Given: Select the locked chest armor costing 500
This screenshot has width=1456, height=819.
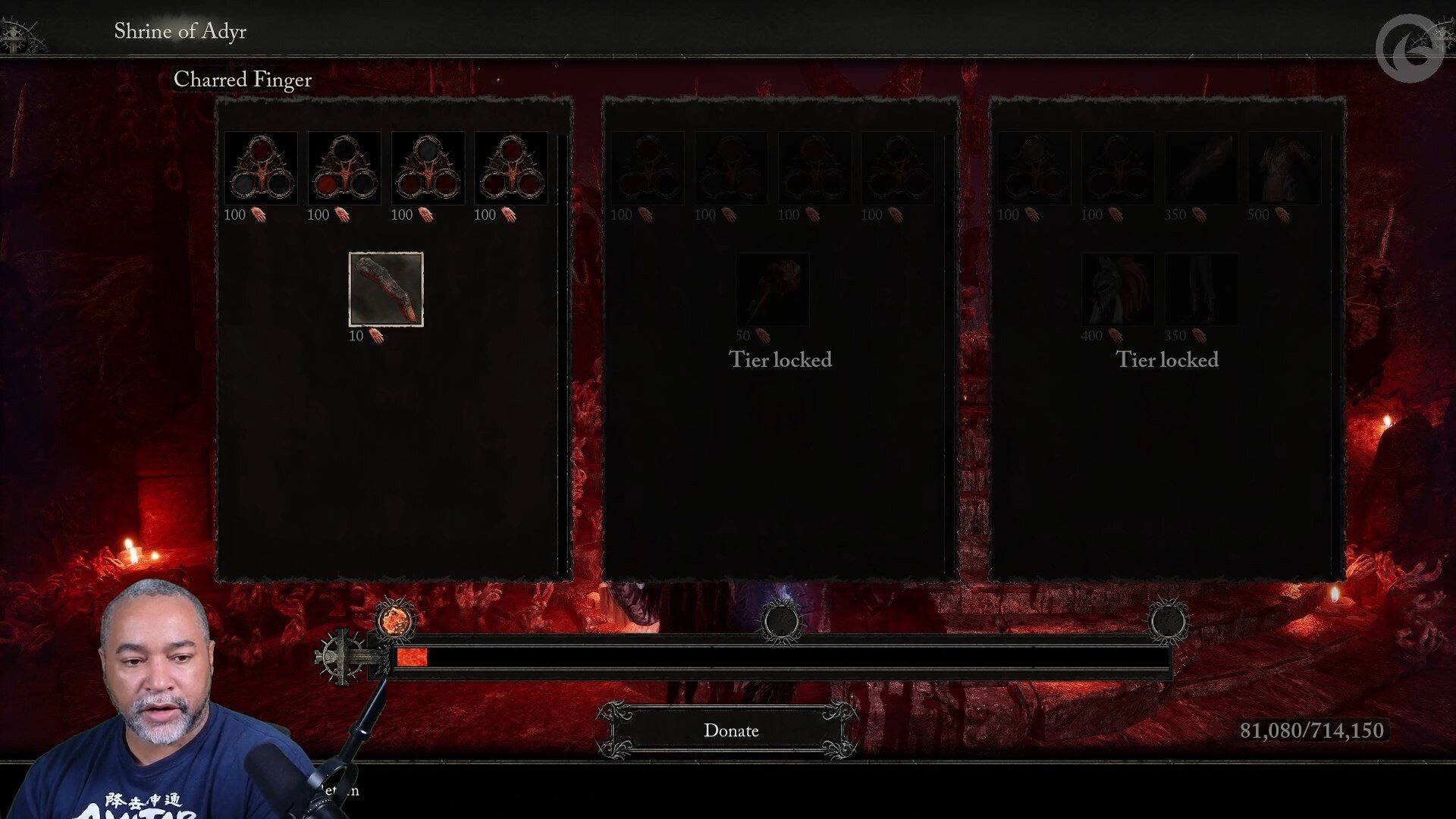Looking at the screenshot, I should click(x=1284, y=168).
